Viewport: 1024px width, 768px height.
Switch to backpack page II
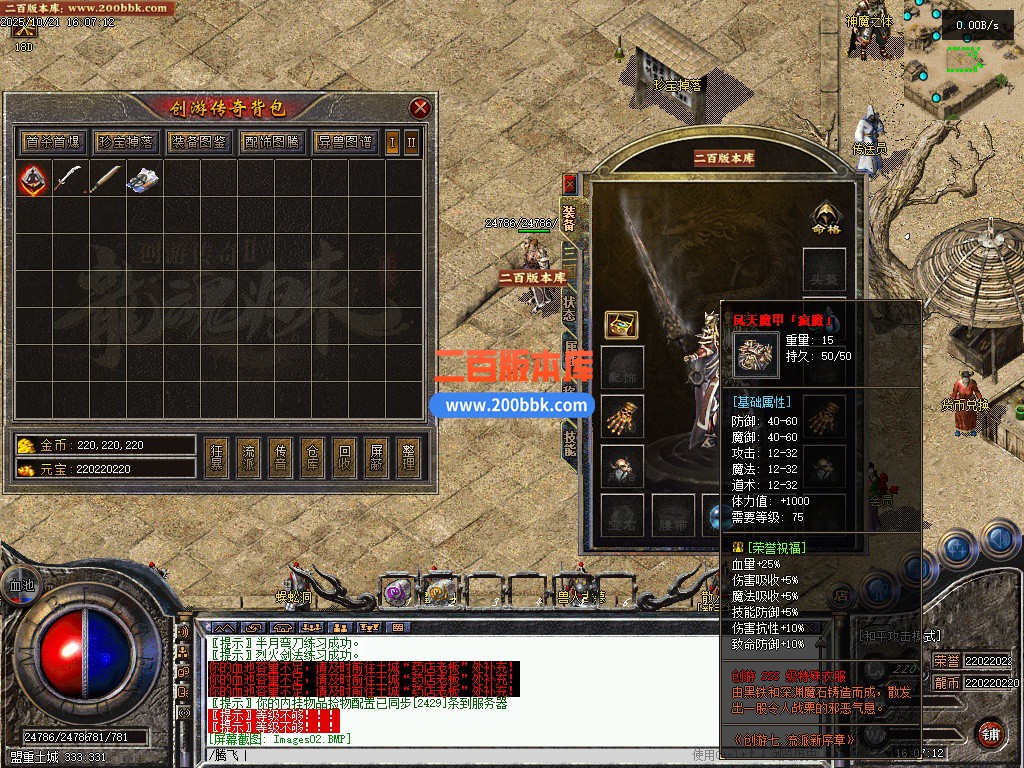click(x=410, y=142)
